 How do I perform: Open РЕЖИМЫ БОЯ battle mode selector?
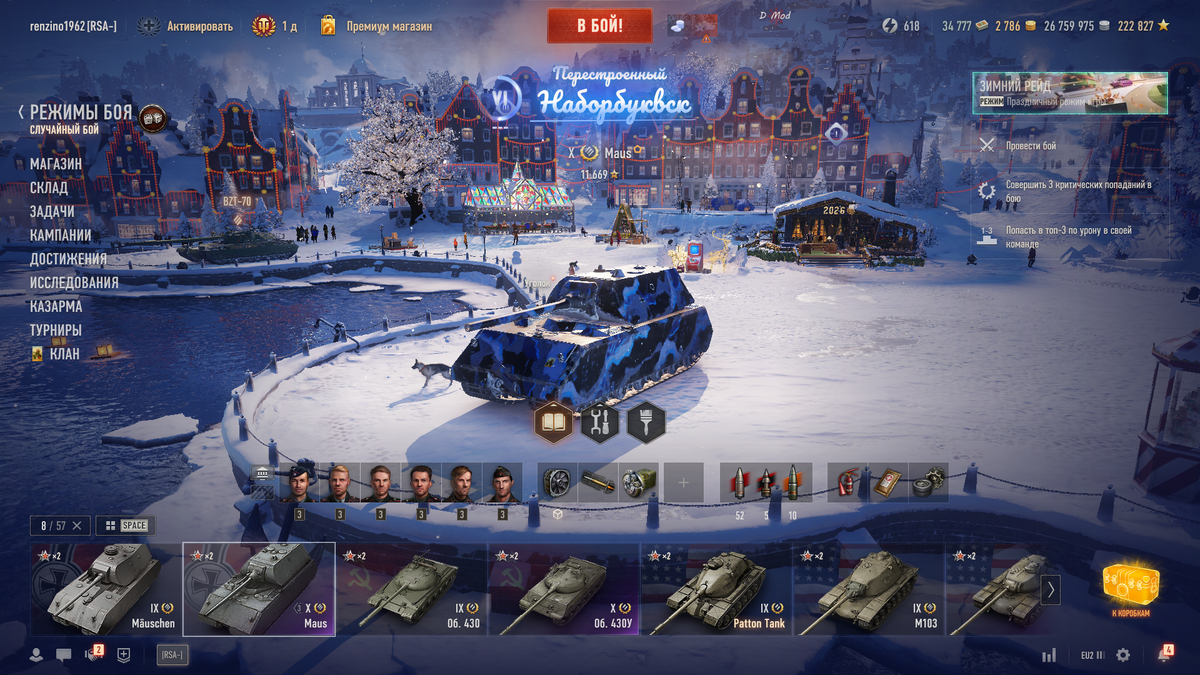click(80, 113)
